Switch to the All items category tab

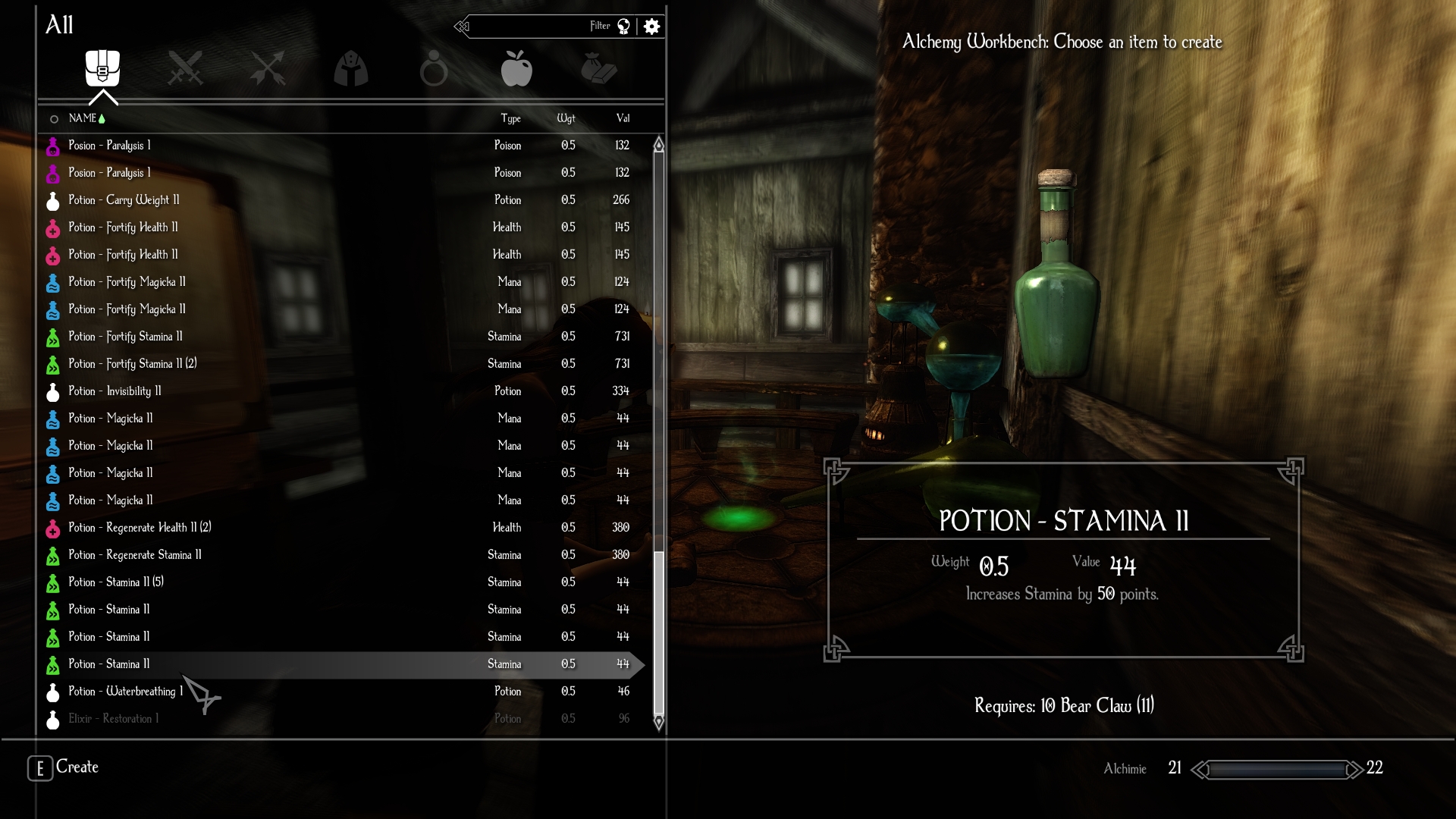pyautogui.click(x=102, y=68)
